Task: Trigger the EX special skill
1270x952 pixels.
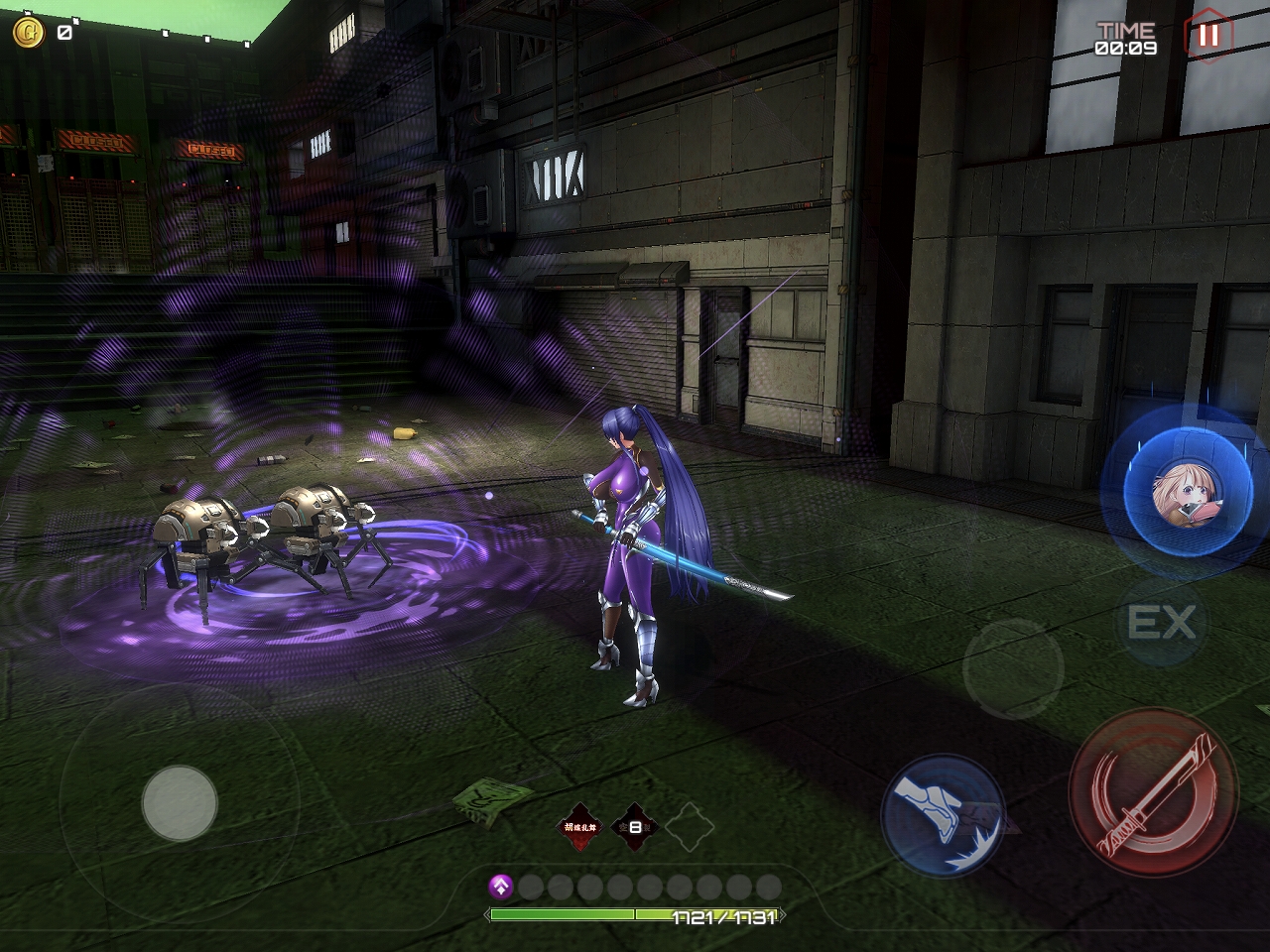Action: tap(1161, 624)
